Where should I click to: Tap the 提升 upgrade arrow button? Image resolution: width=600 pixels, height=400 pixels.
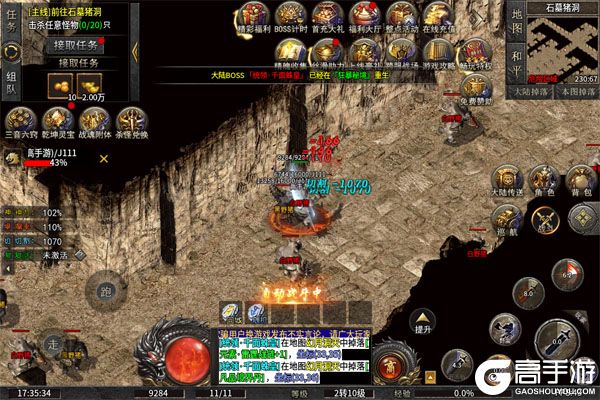point(424,318)
